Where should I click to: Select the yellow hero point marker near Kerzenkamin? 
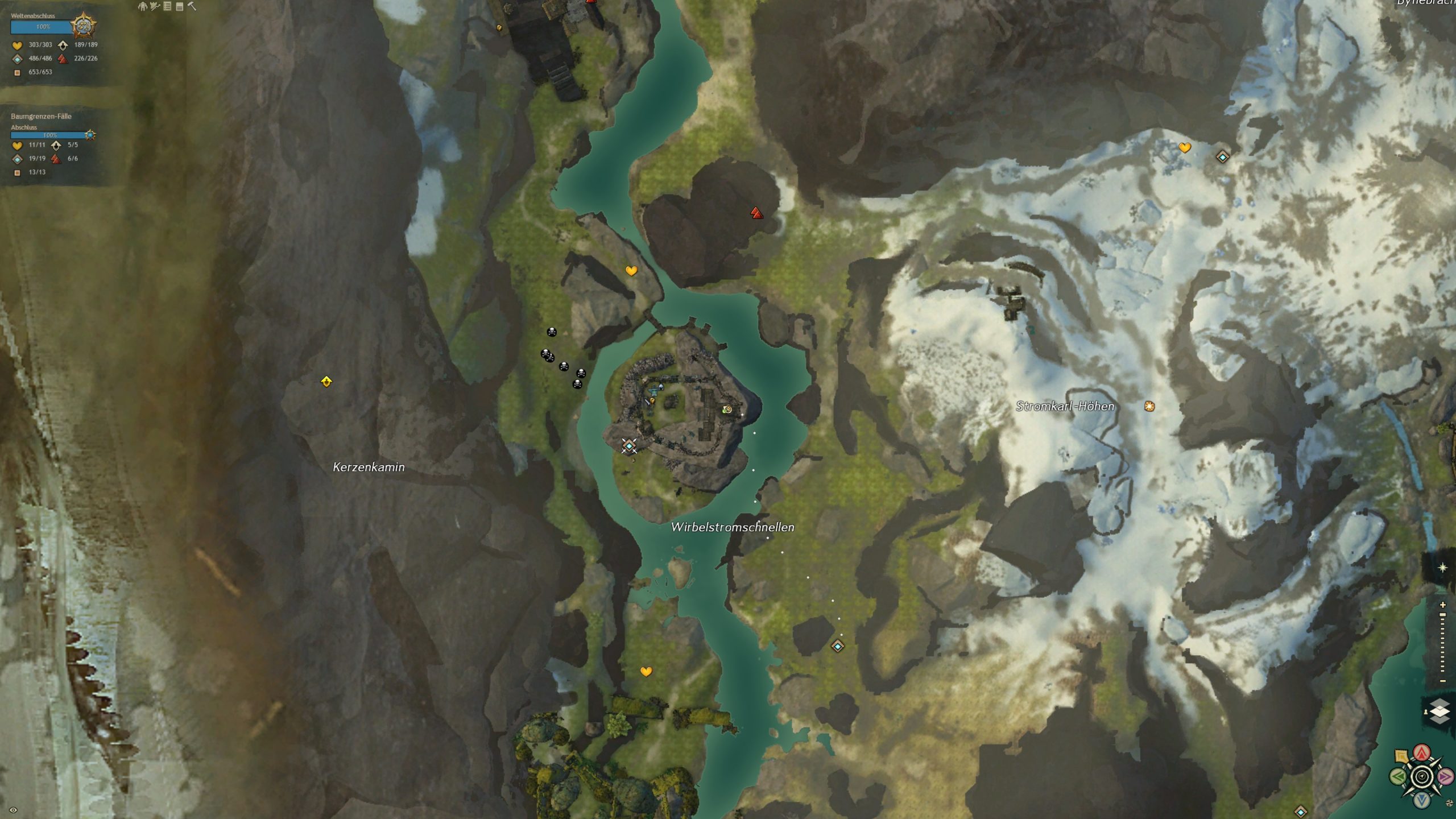pyautogui.click(x=326, y=382)
